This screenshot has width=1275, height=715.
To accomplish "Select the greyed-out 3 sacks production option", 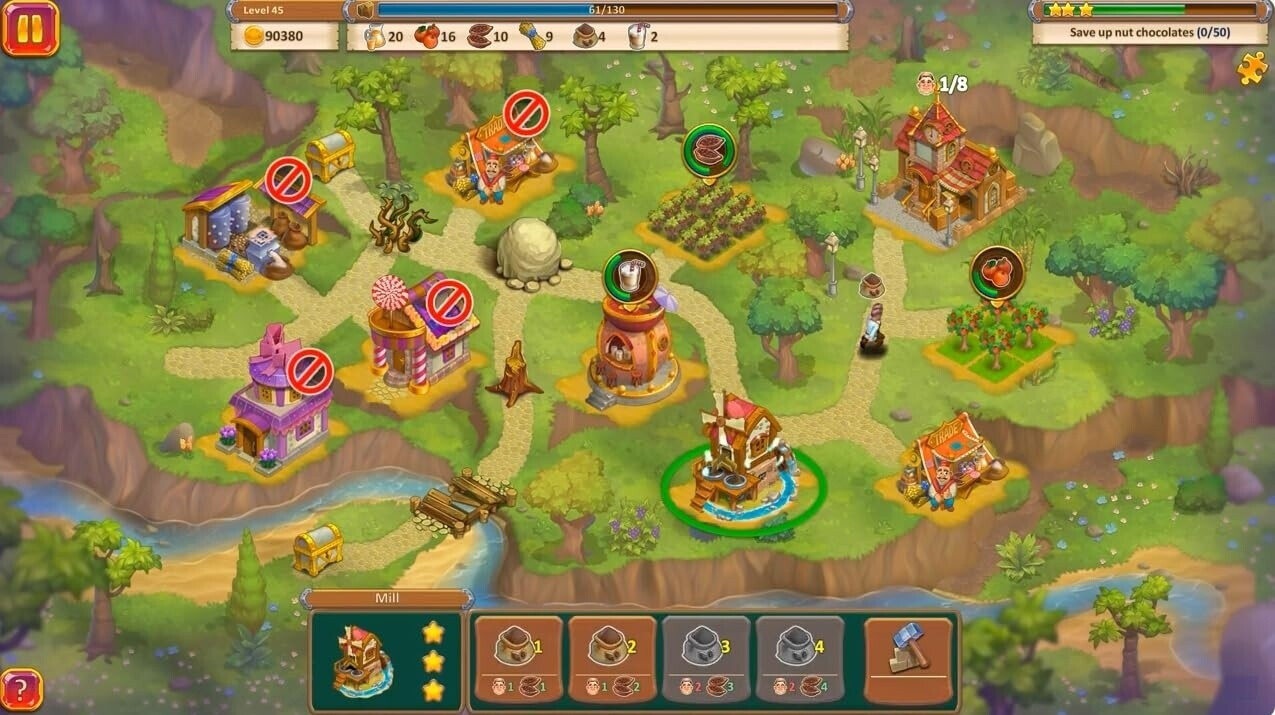I will 705,658.
